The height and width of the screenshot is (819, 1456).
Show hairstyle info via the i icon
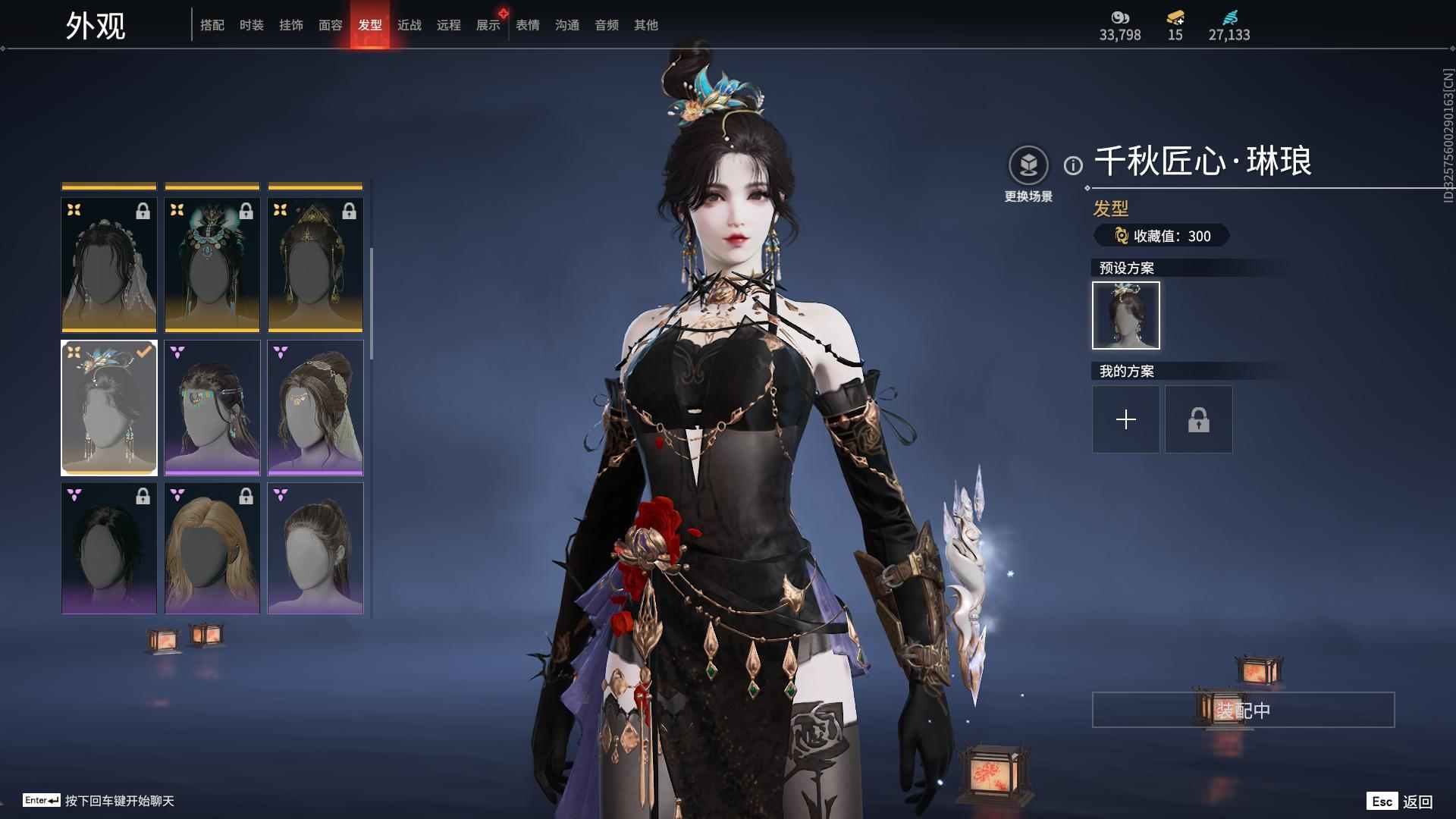(1073, 165)
